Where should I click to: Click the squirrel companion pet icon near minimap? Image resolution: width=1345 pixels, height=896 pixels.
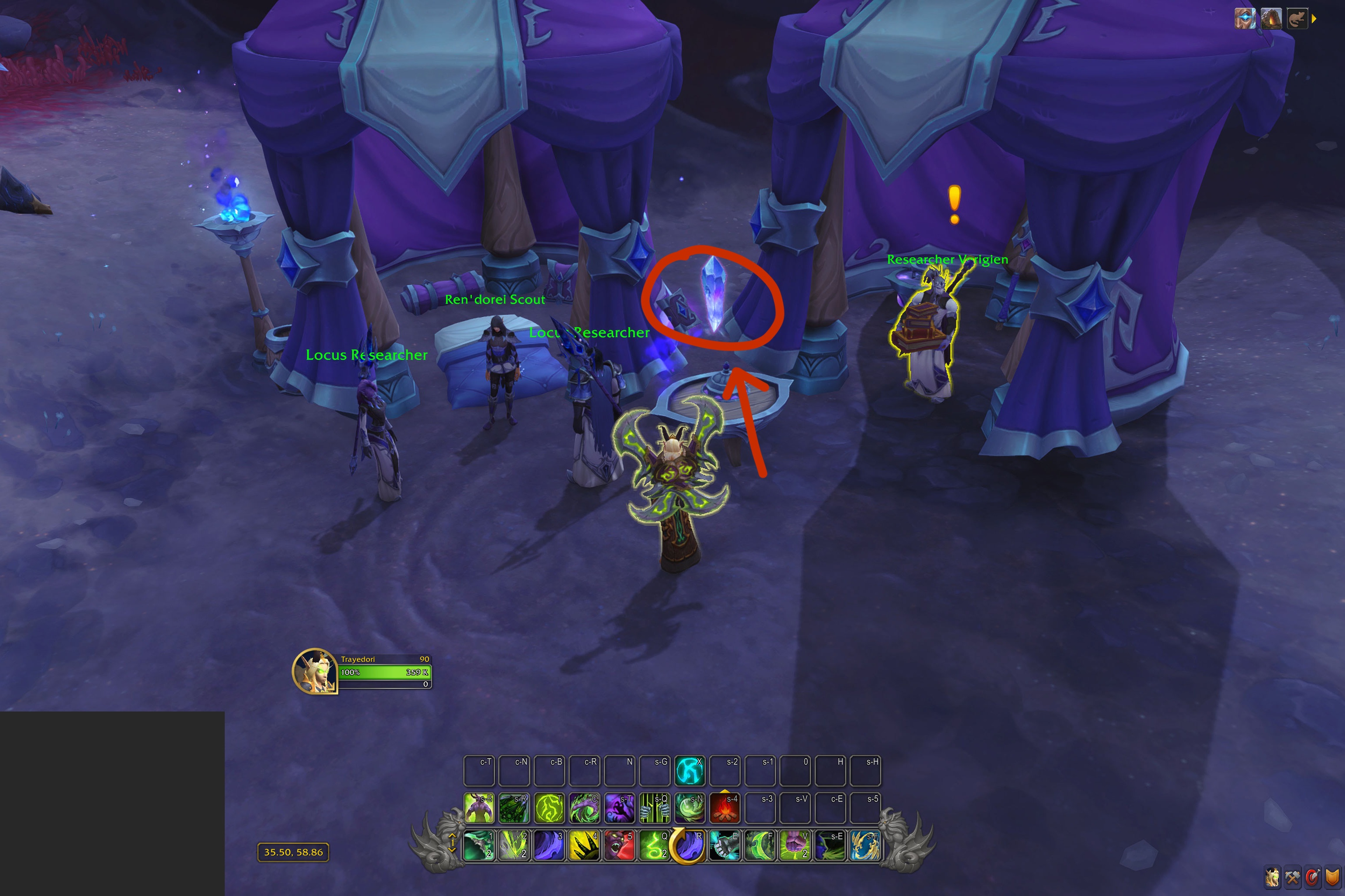(x=1297, y=19)
